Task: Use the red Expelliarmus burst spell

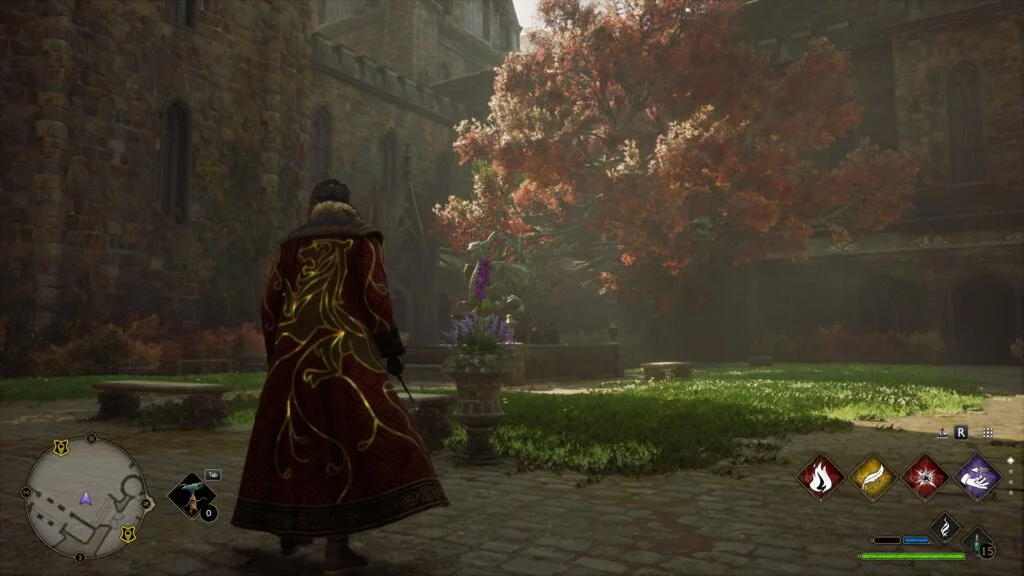Action: tap(924, 477)
